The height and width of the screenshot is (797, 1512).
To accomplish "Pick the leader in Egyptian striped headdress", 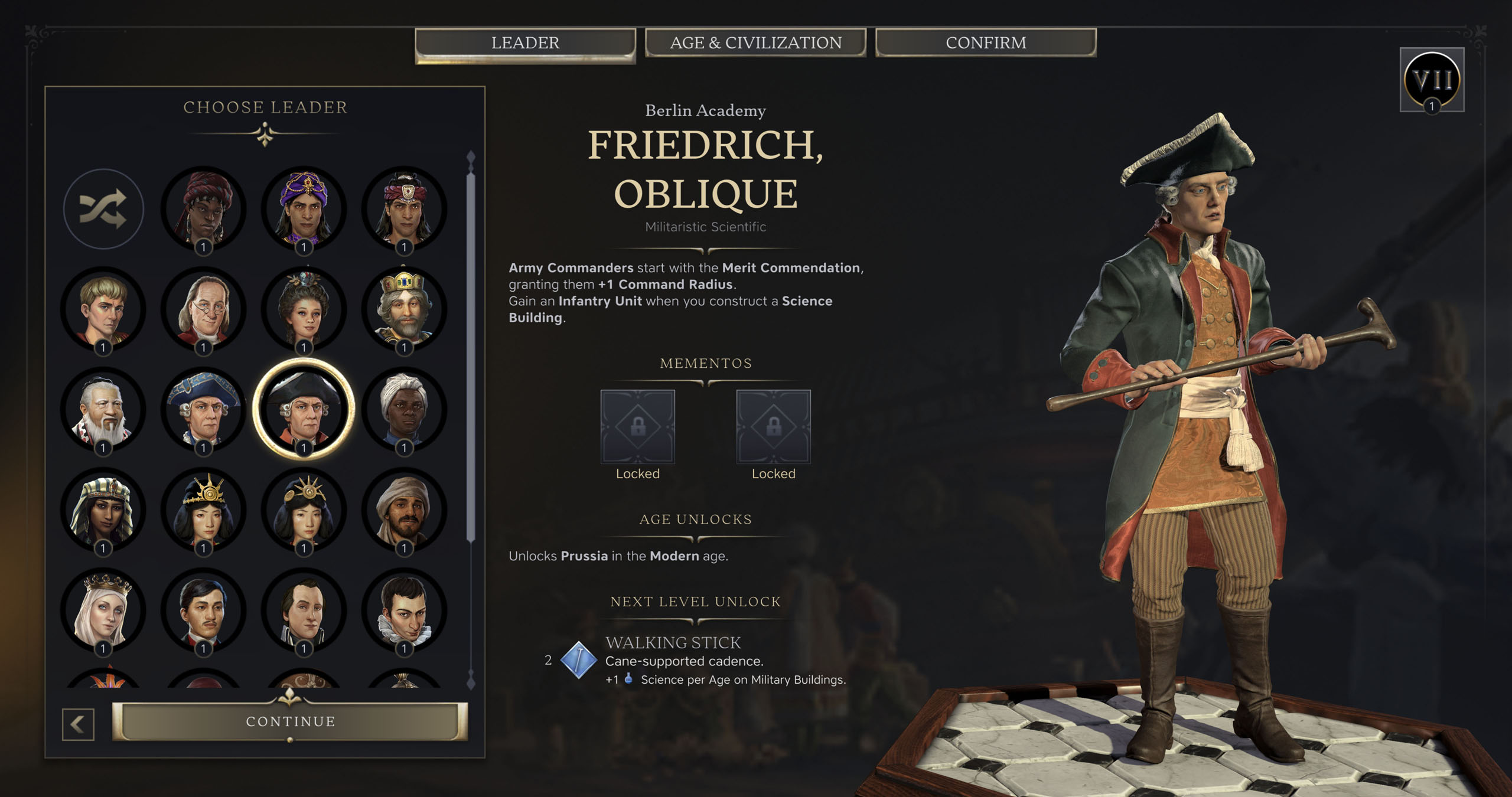I will click(103, 510).
